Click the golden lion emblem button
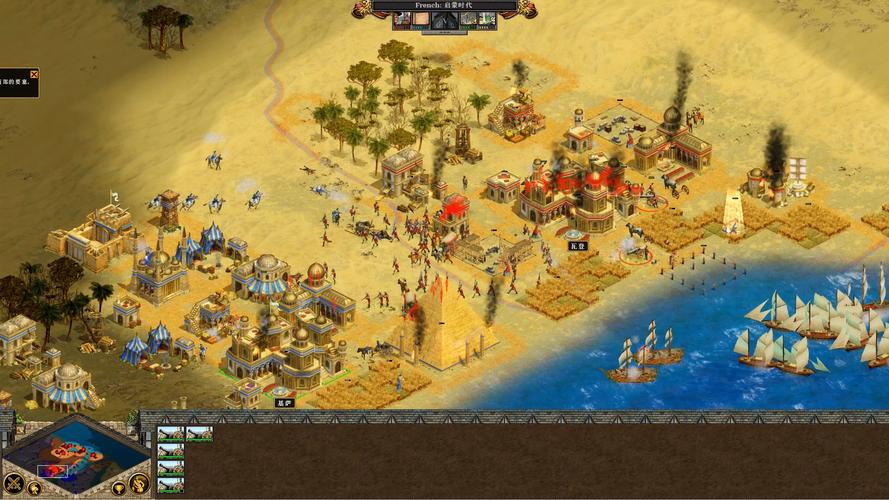This screenshot has height=500, width=889. click(138, 483)
